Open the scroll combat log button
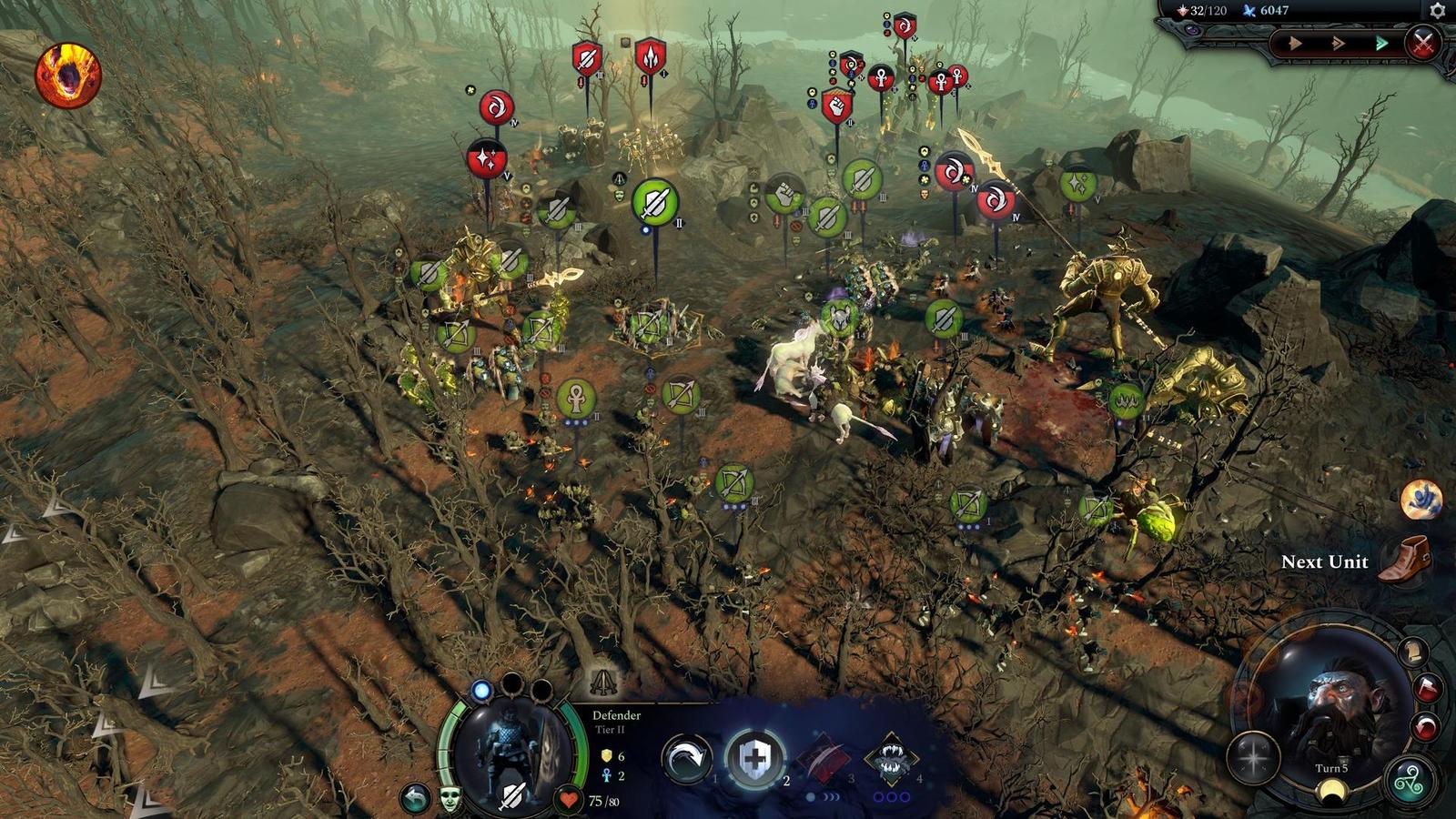This screenshot has width=1456, height=819. tap(1412, 652)
